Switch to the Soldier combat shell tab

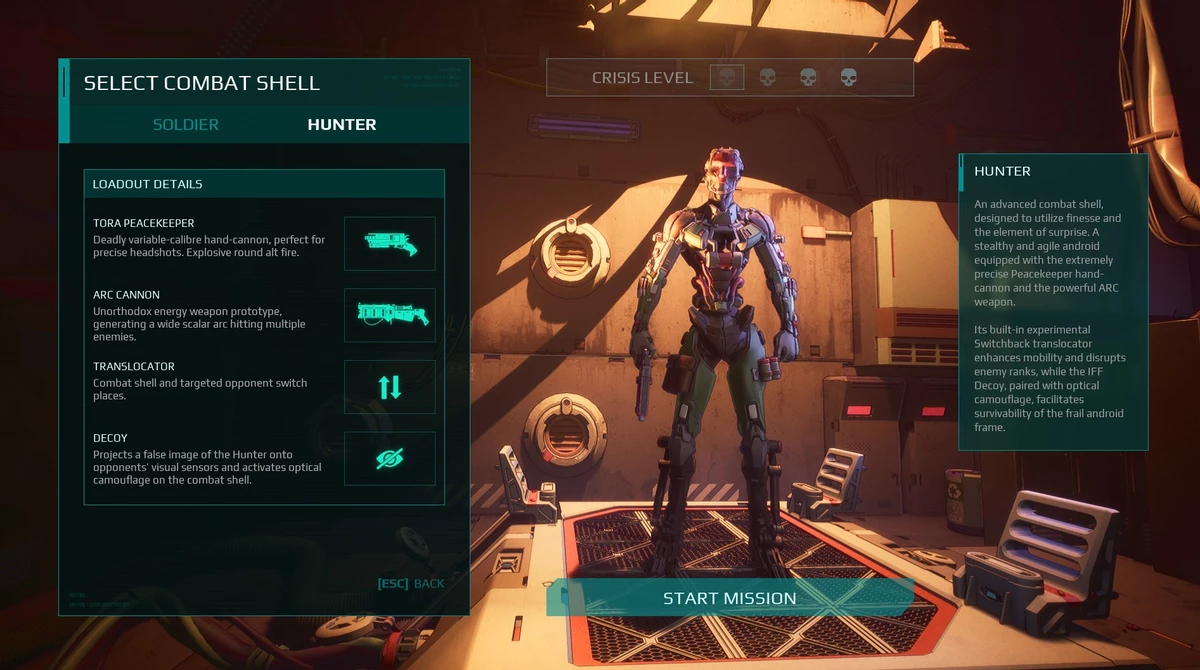pyautogui.click(x=186, y=125)
